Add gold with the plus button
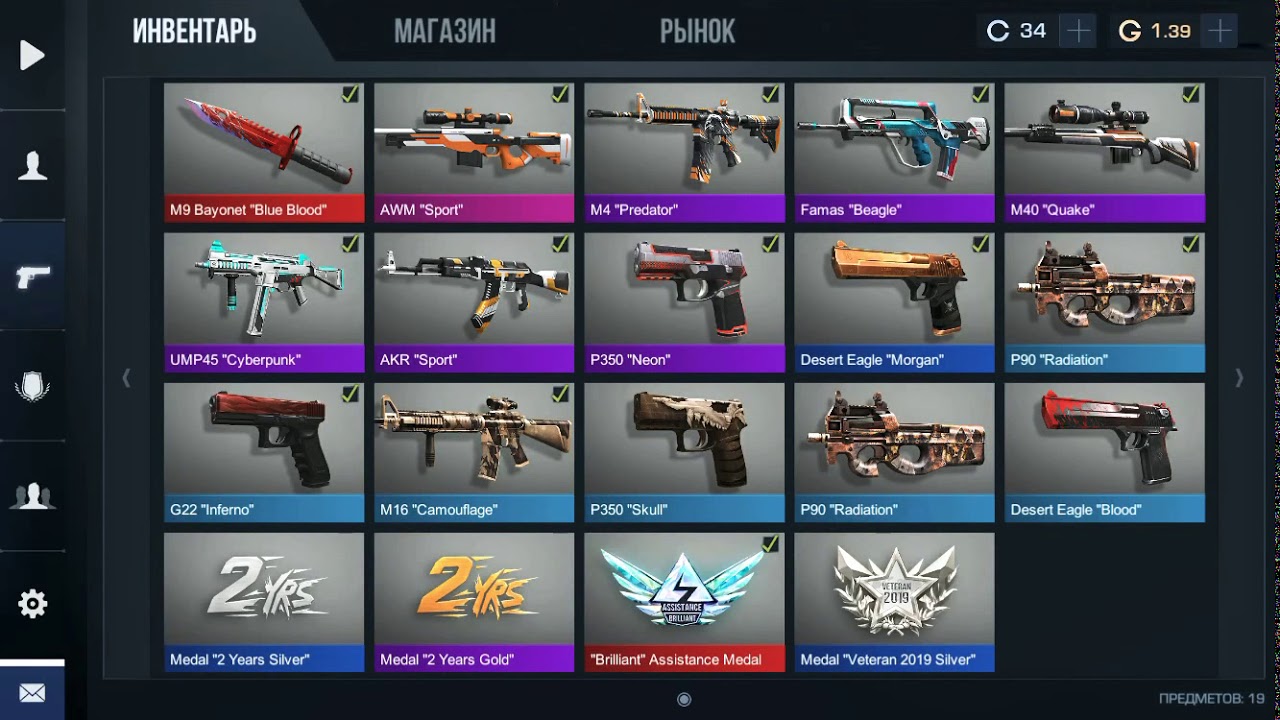This screenshot has width=1280, height=720. tap(1219, 31)
